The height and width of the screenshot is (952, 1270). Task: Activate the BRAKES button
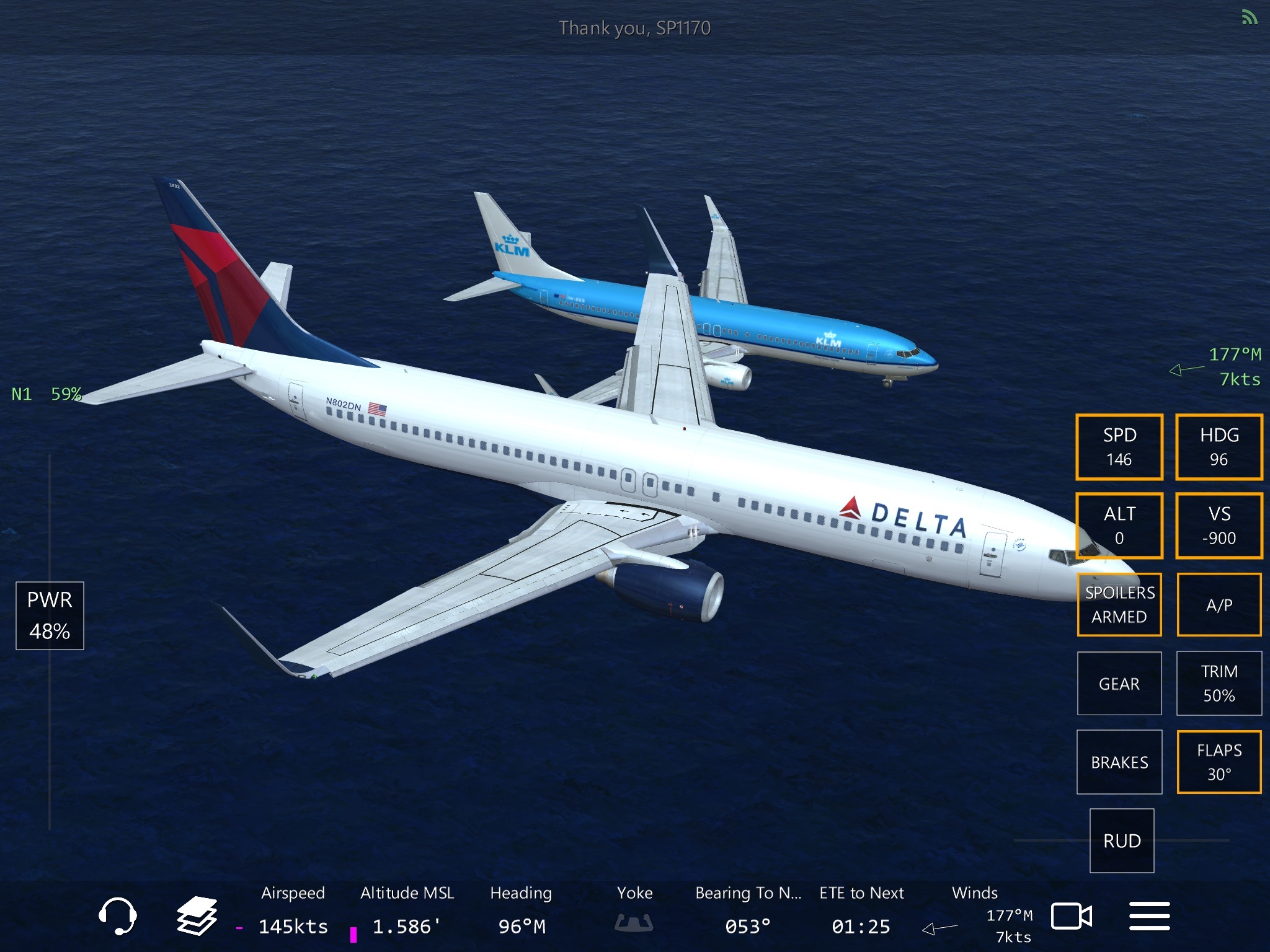point(1119,762)
